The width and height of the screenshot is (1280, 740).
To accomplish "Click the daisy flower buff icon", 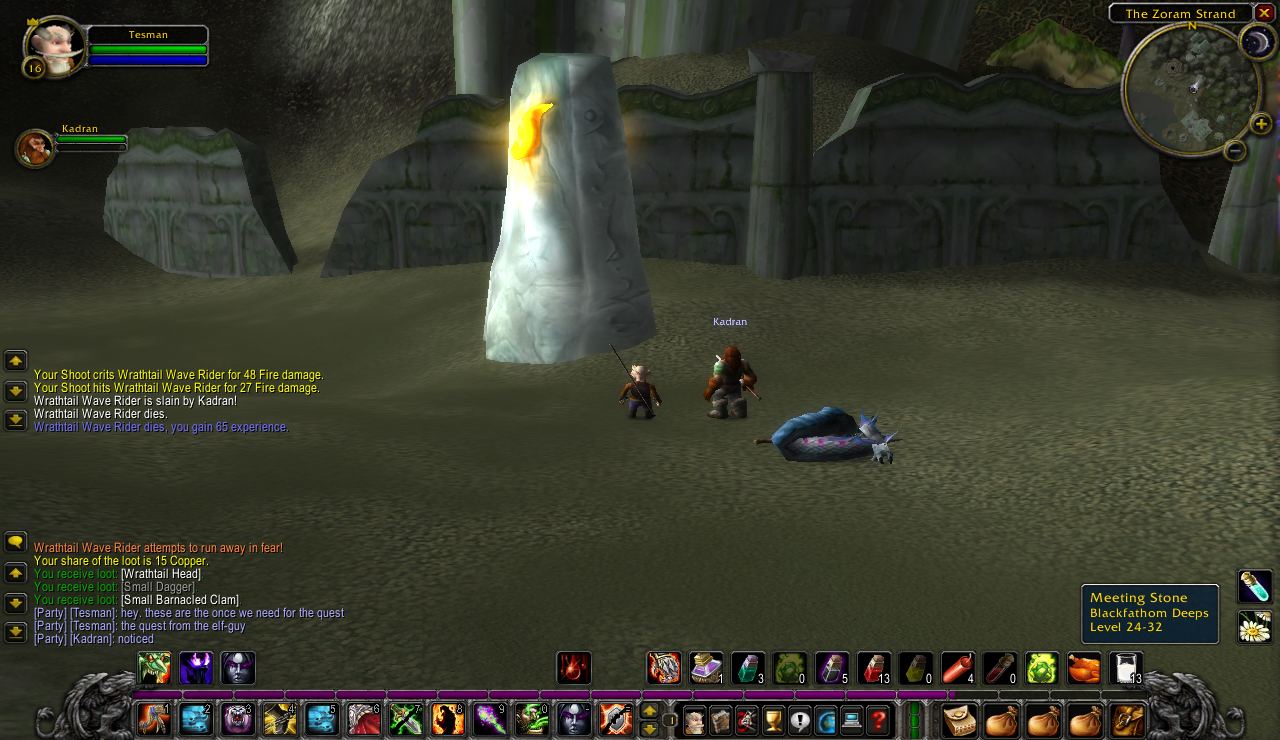I will (x=1255, y=627).
